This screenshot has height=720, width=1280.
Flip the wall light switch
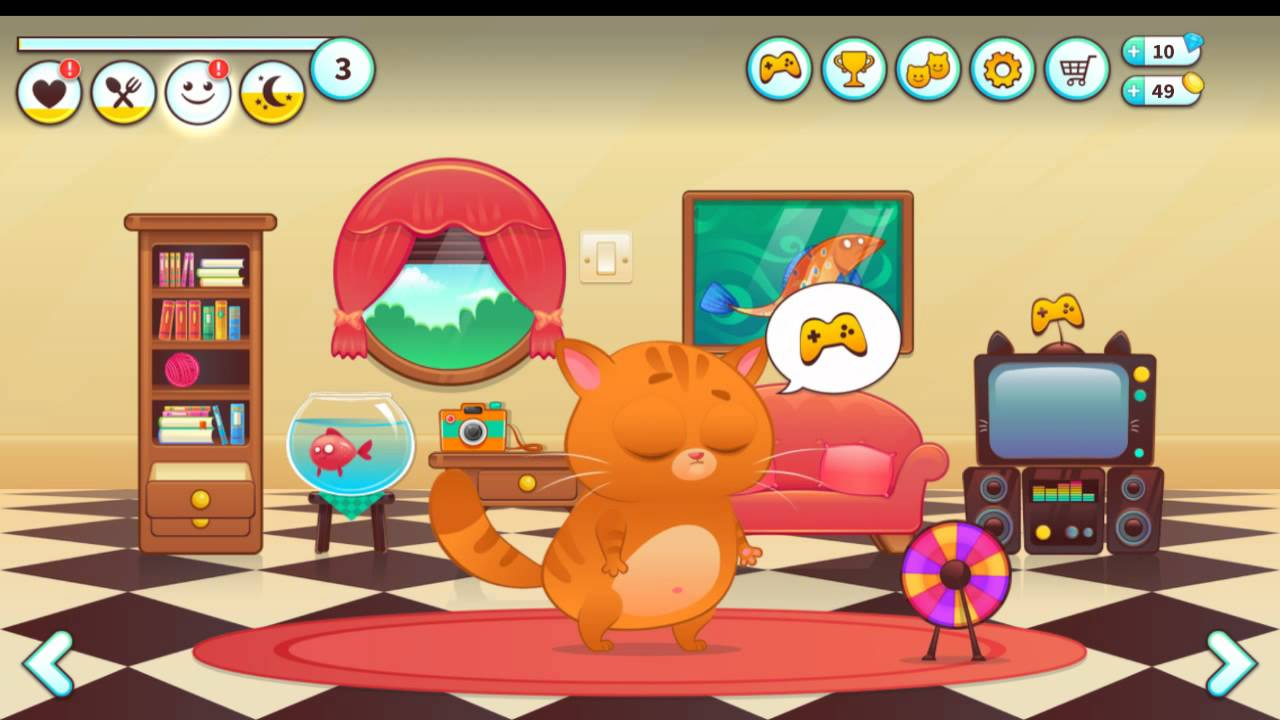click(607, 258)
